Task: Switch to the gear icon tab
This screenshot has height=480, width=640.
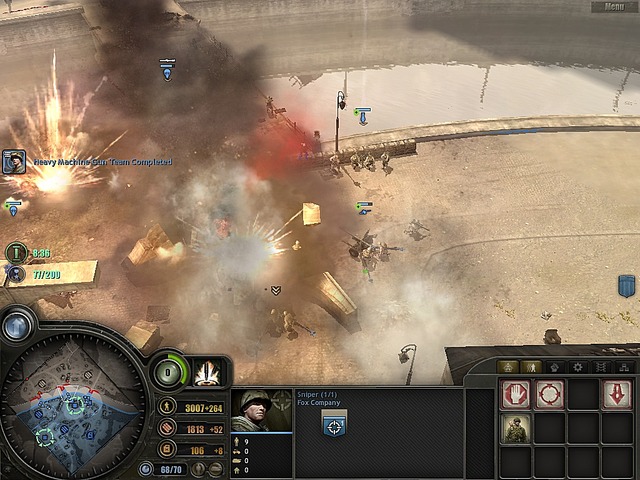Action: tap(577, 367)
